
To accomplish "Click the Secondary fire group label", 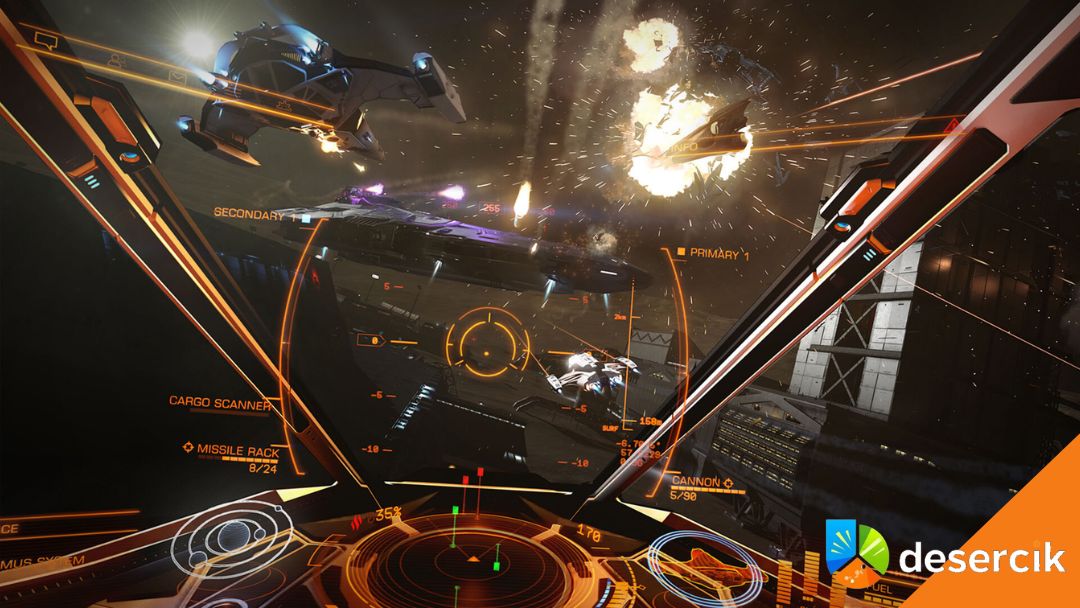I will pyautogui.click(x=250, y=213).
